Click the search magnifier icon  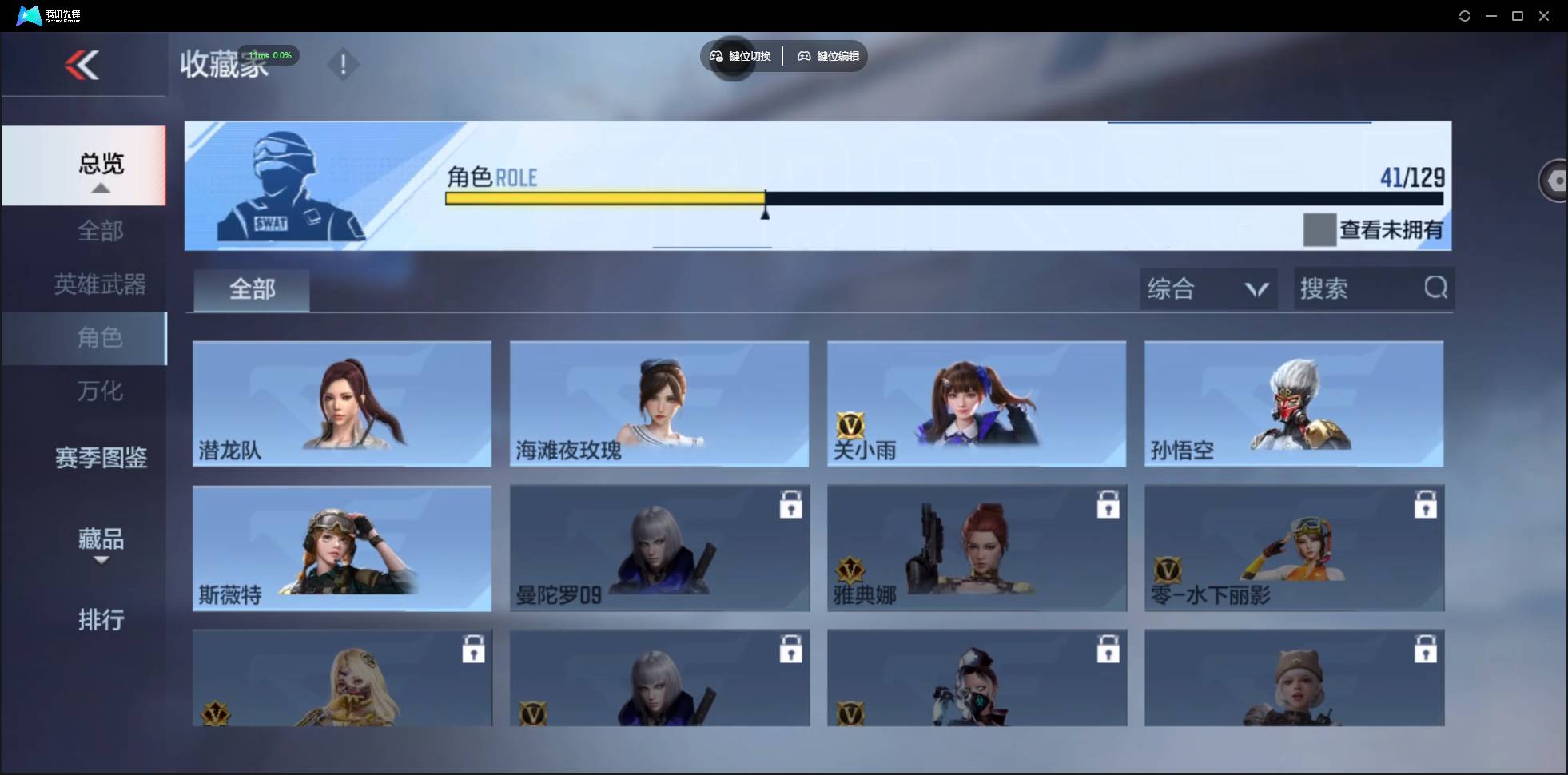coord(1436,288)
